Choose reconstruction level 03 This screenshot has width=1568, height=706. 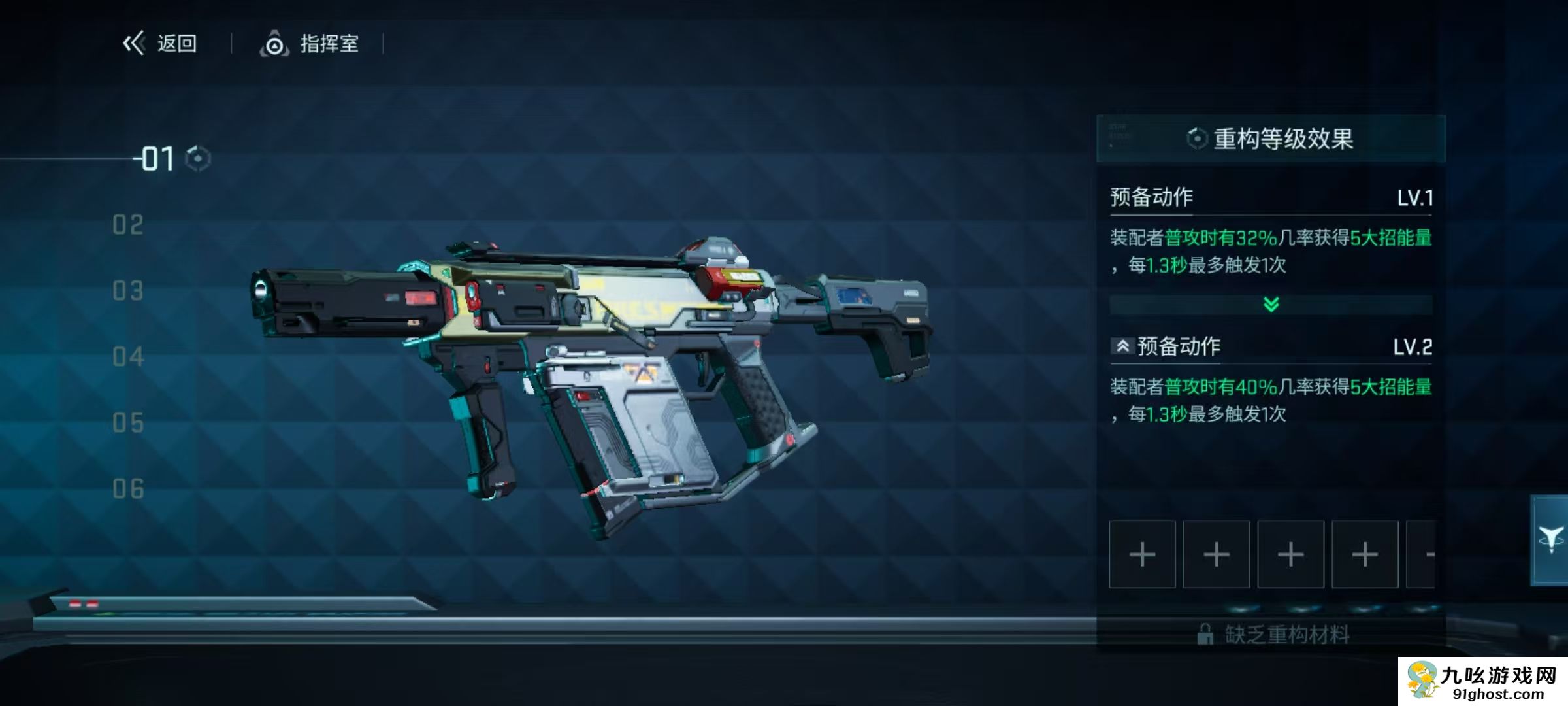pyautogui.click(x=128, y=292)
